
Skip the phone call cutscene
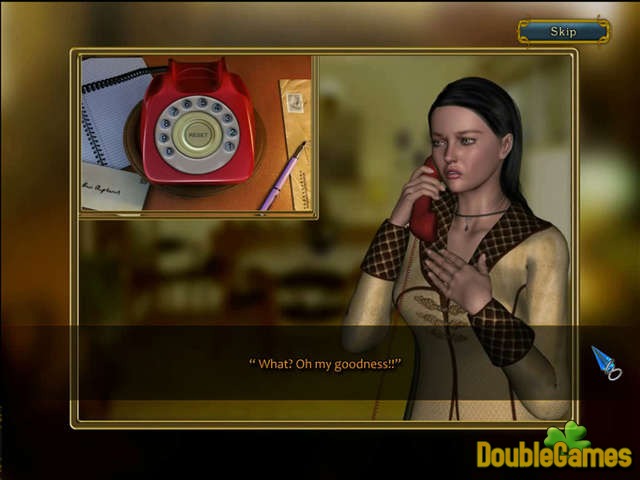(563, 32)
